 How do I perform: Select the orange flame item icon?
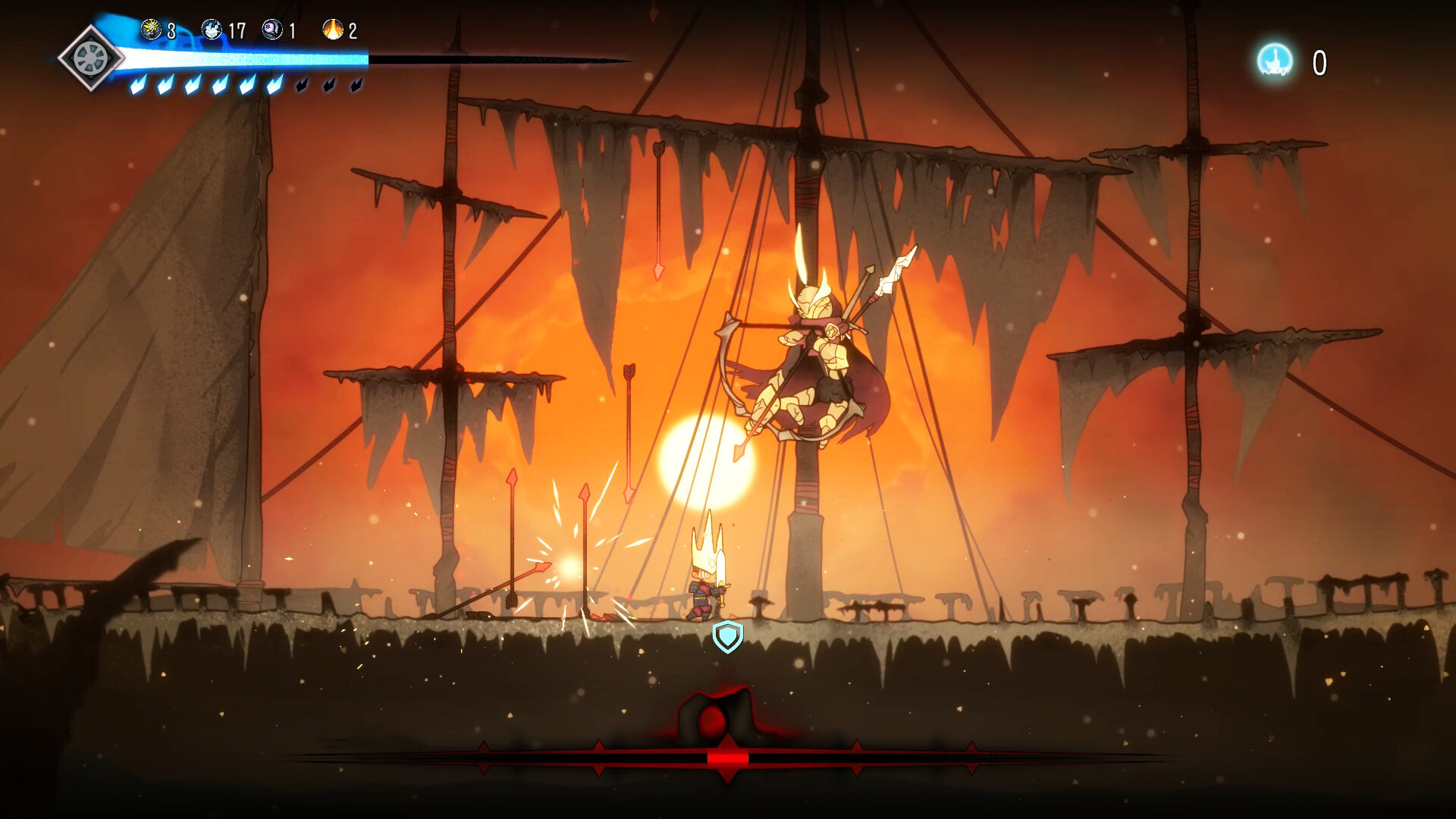(332, 30)
